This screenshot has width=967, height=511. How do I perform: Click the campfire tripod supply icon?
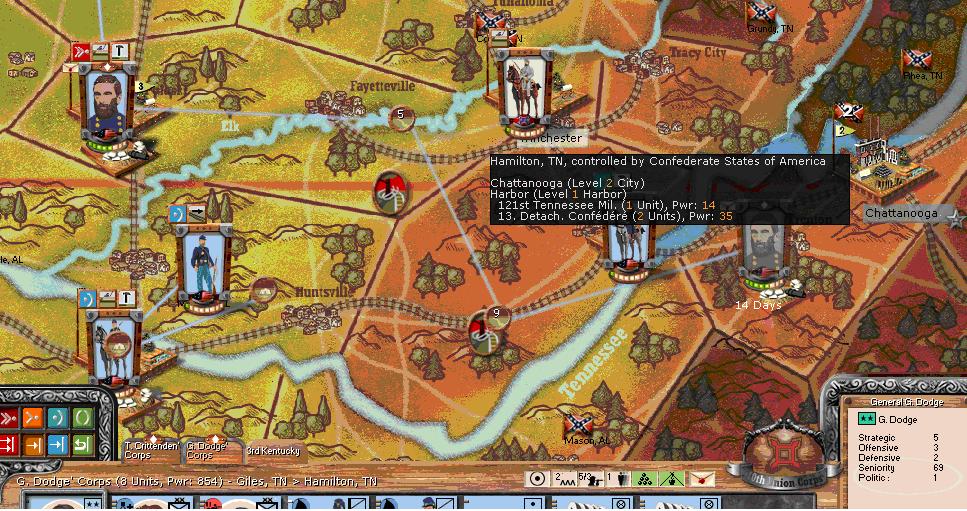[674, 479]
